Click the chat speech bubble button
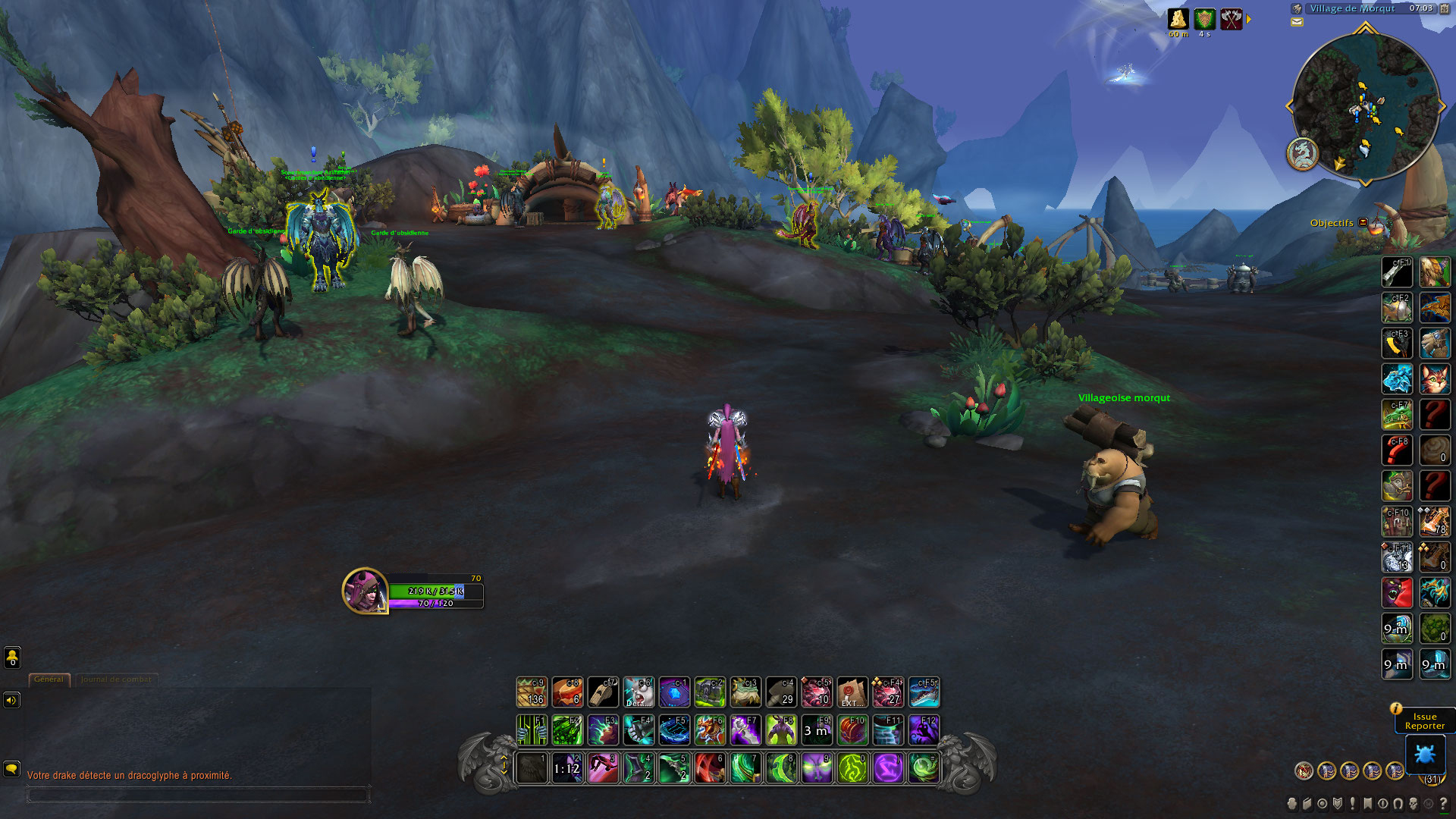 pos(11,768)
